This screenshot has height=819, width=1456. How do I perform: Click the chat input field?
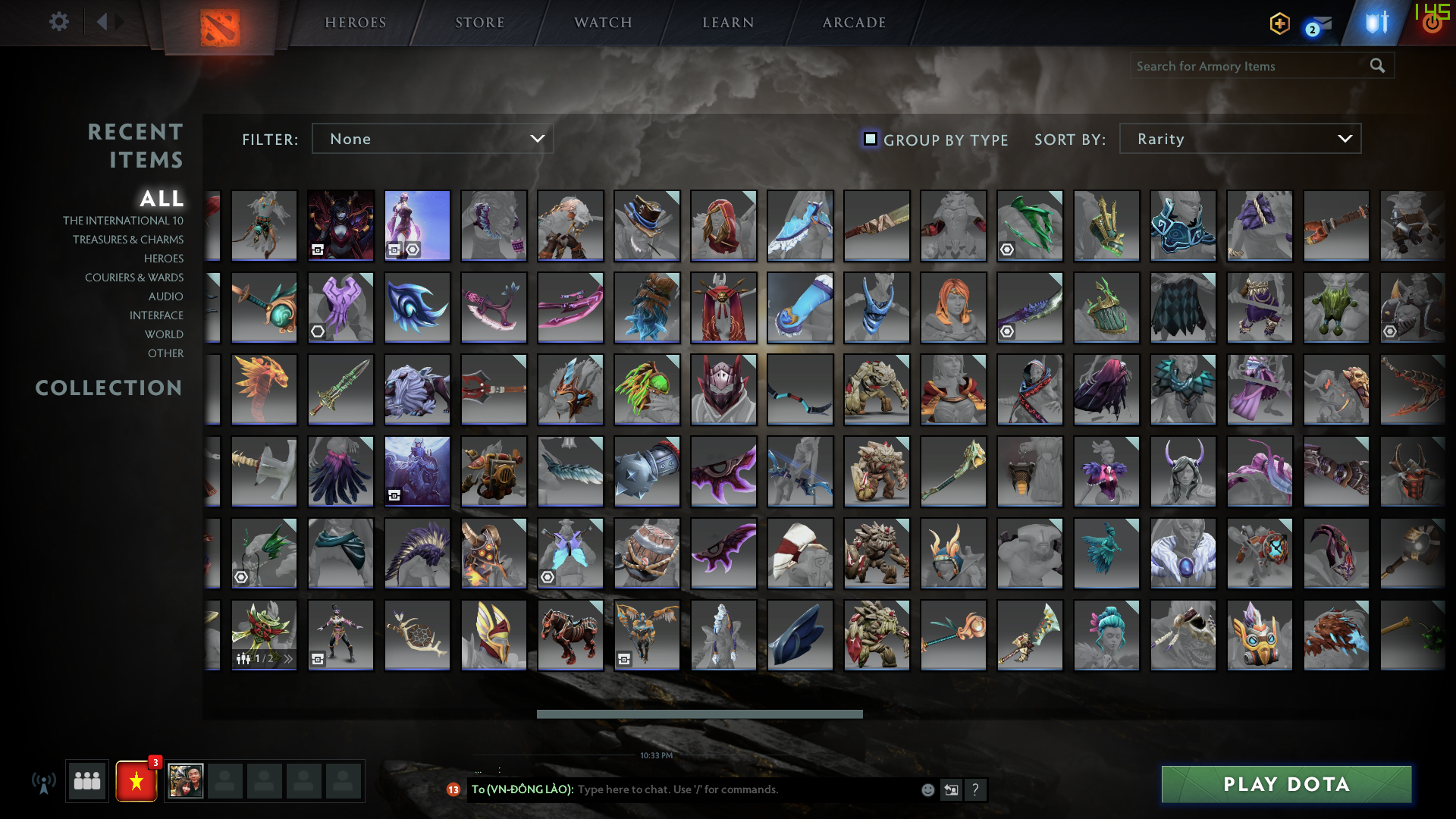(x=720, y=789)
